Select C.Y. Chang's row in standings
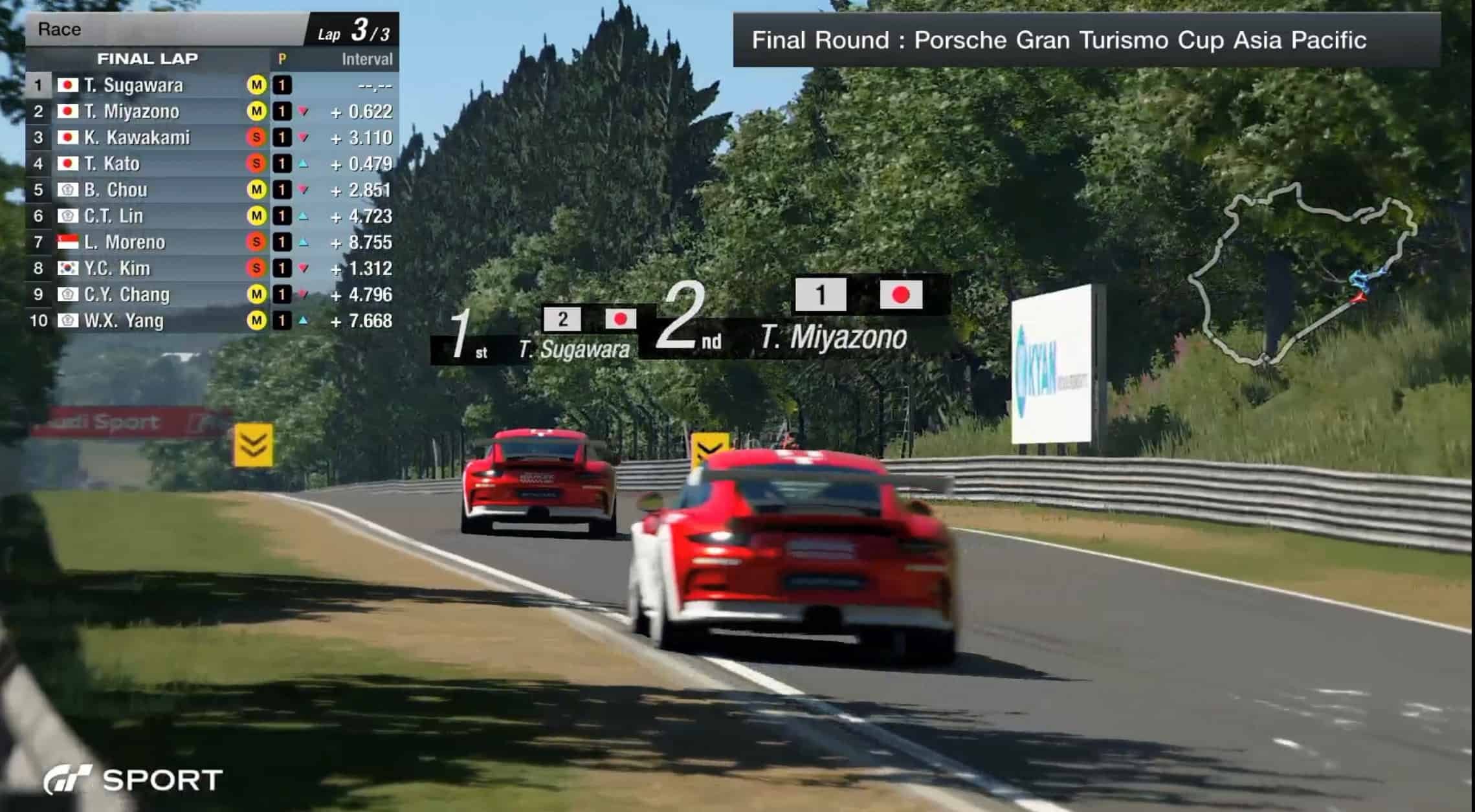Image resolution: width=1475 pixels, height=812 pixels. point(127,294)
